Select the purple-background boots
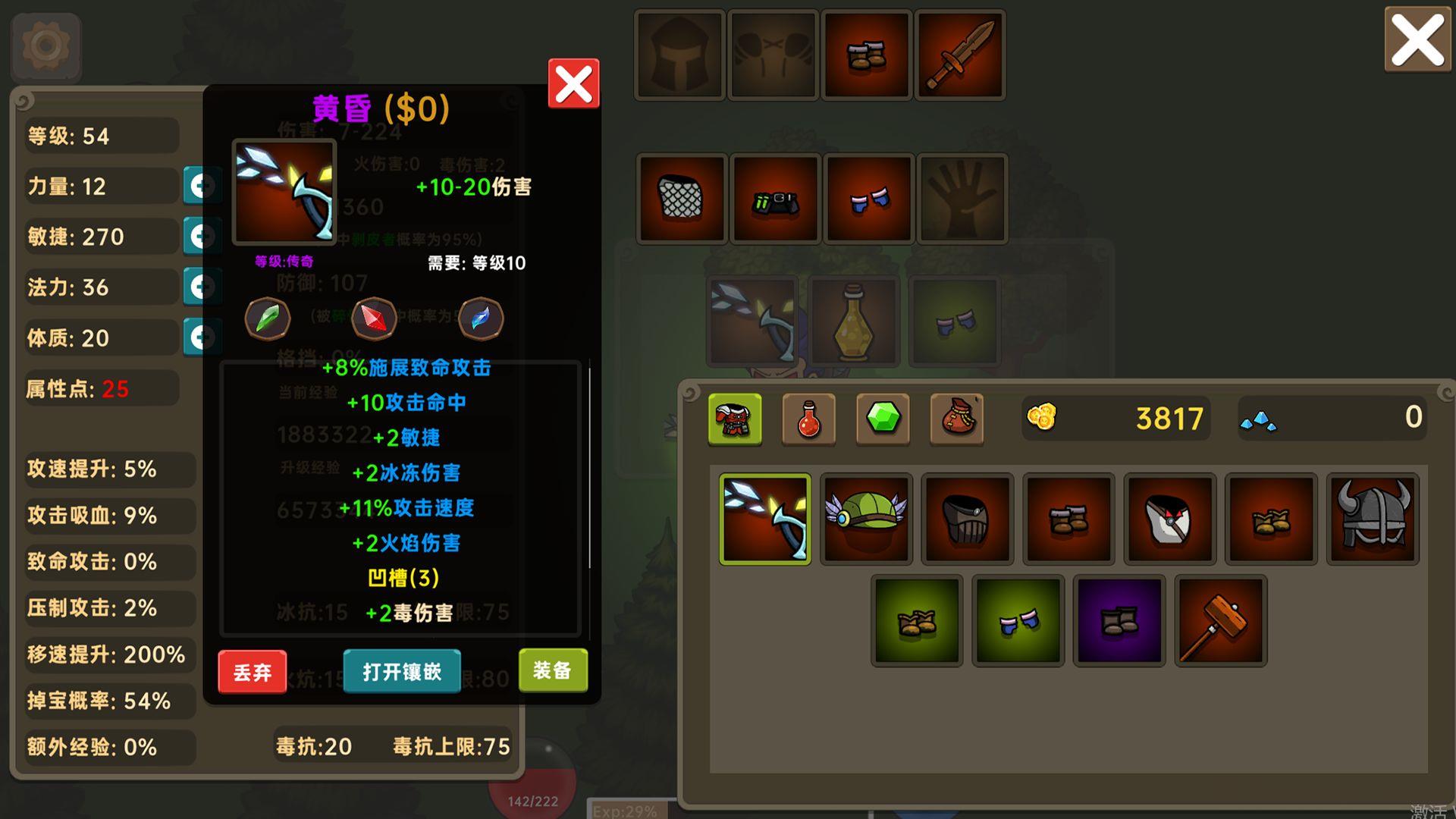 (1119, 621)
